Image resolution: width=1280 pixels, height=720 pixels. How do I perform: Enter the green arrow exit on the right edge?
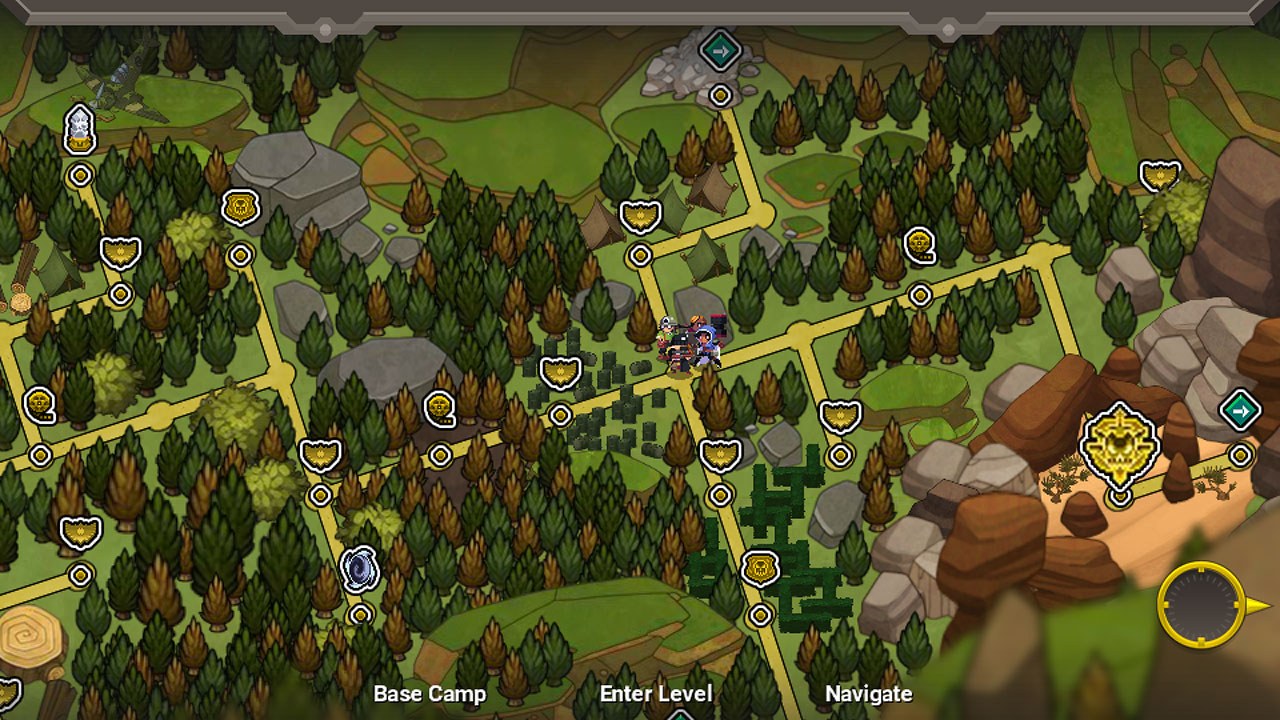tap(1241, 410)
